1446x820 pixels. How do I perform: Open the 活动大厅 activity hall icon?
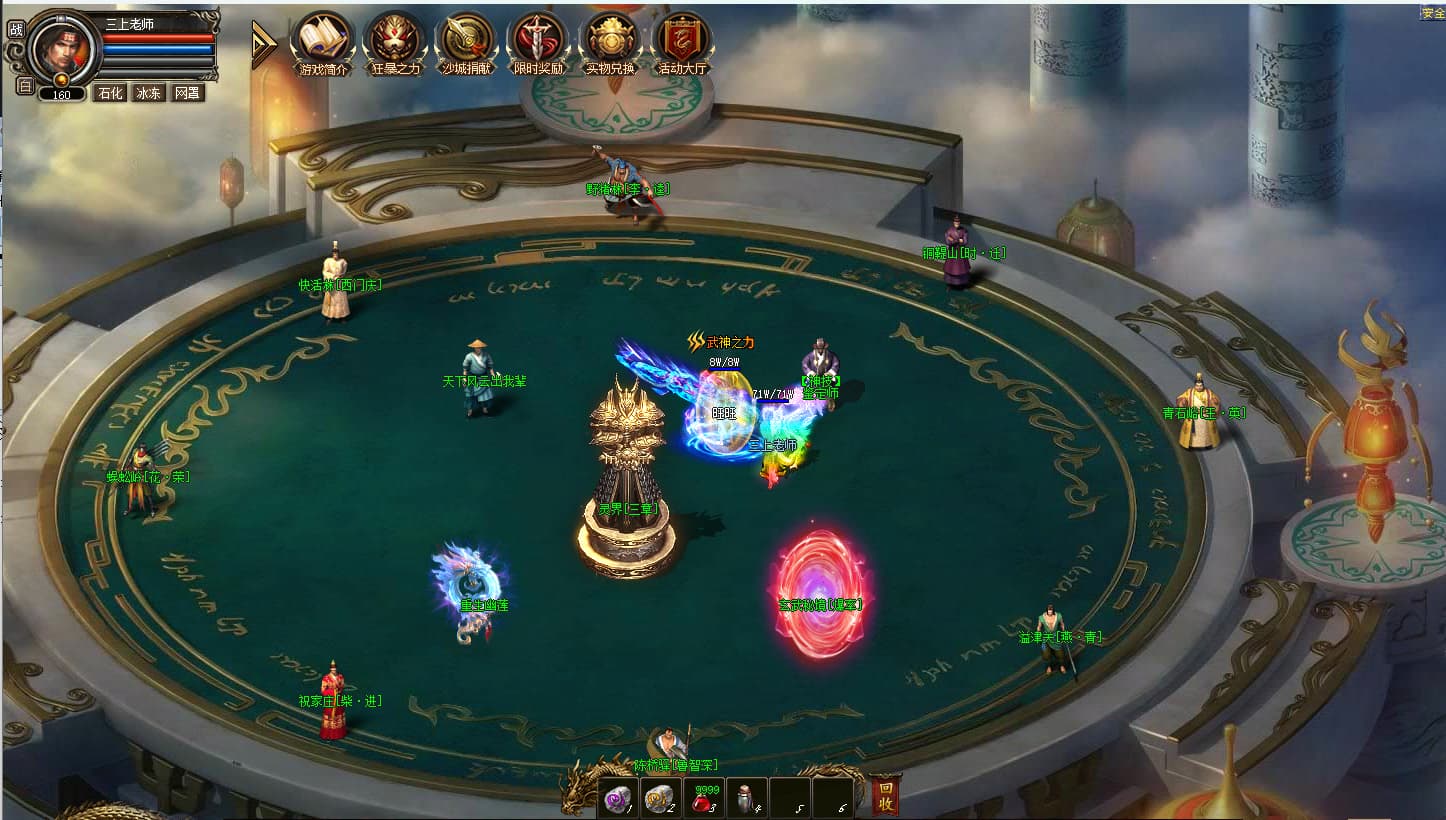pos(682,40)
